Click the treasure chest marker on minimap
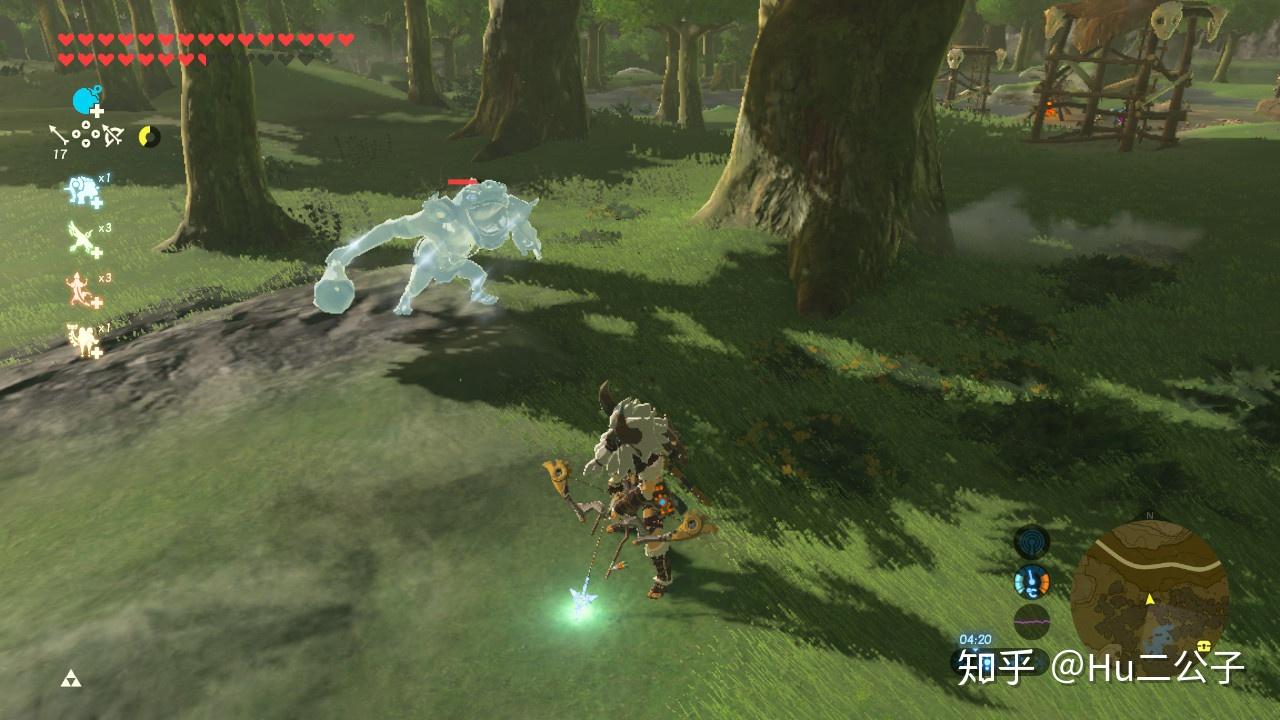 [x=1205, y=645]
